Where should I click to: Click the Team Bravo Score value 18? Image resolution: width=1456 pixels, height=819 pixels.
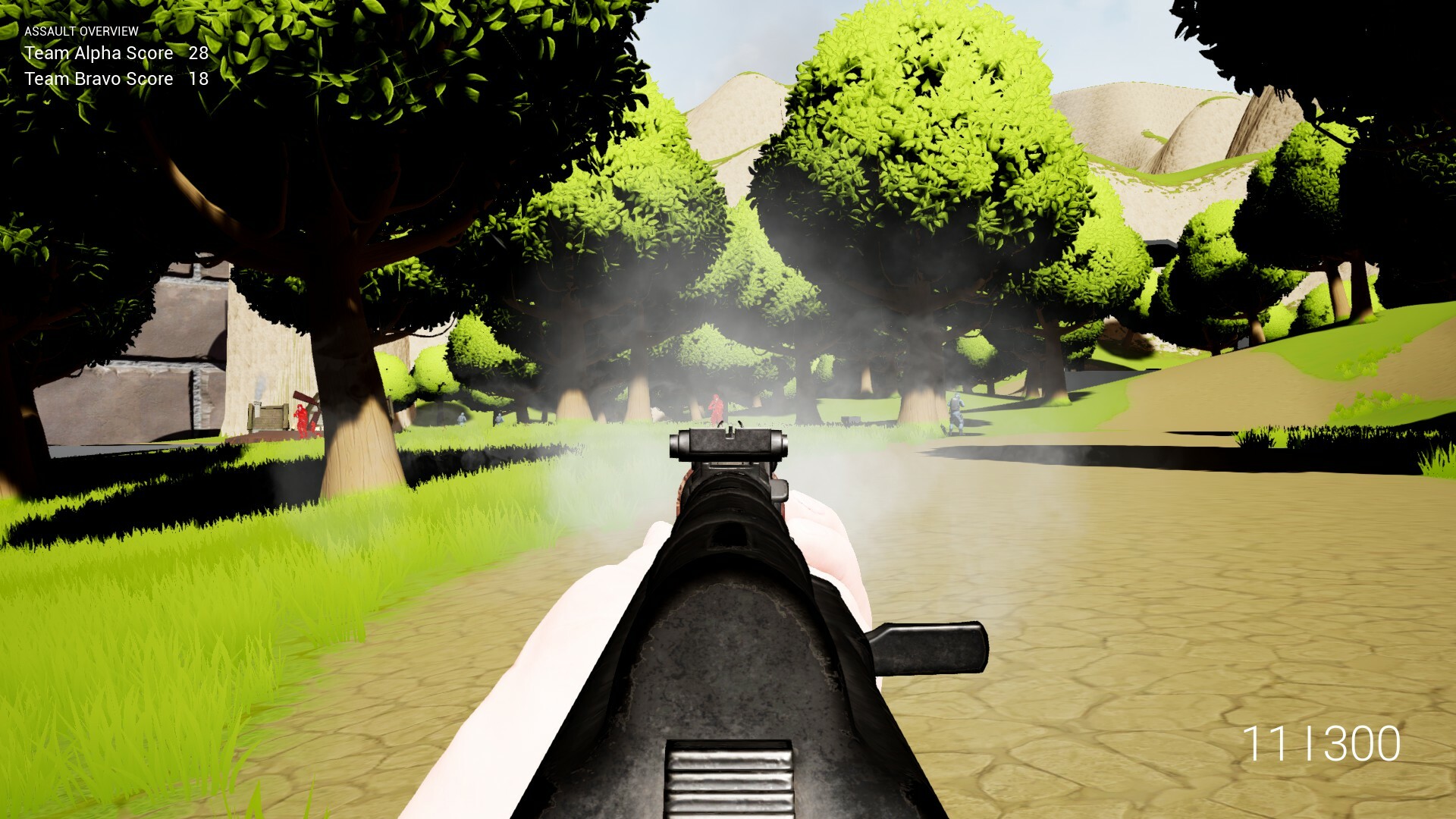[x=200, y=78]
